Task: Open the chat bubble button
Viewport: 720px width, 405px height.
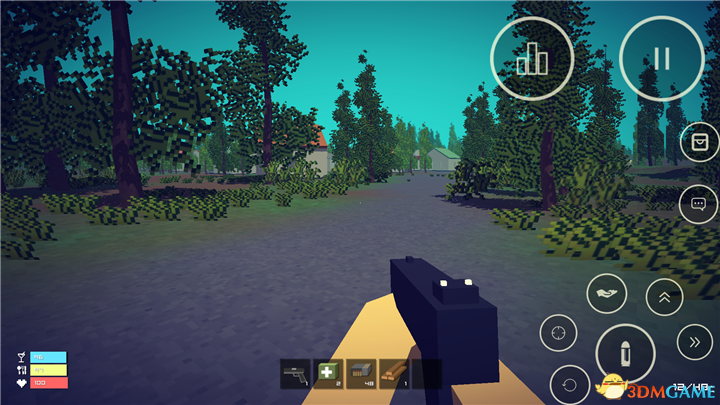Action: [698, 204]
